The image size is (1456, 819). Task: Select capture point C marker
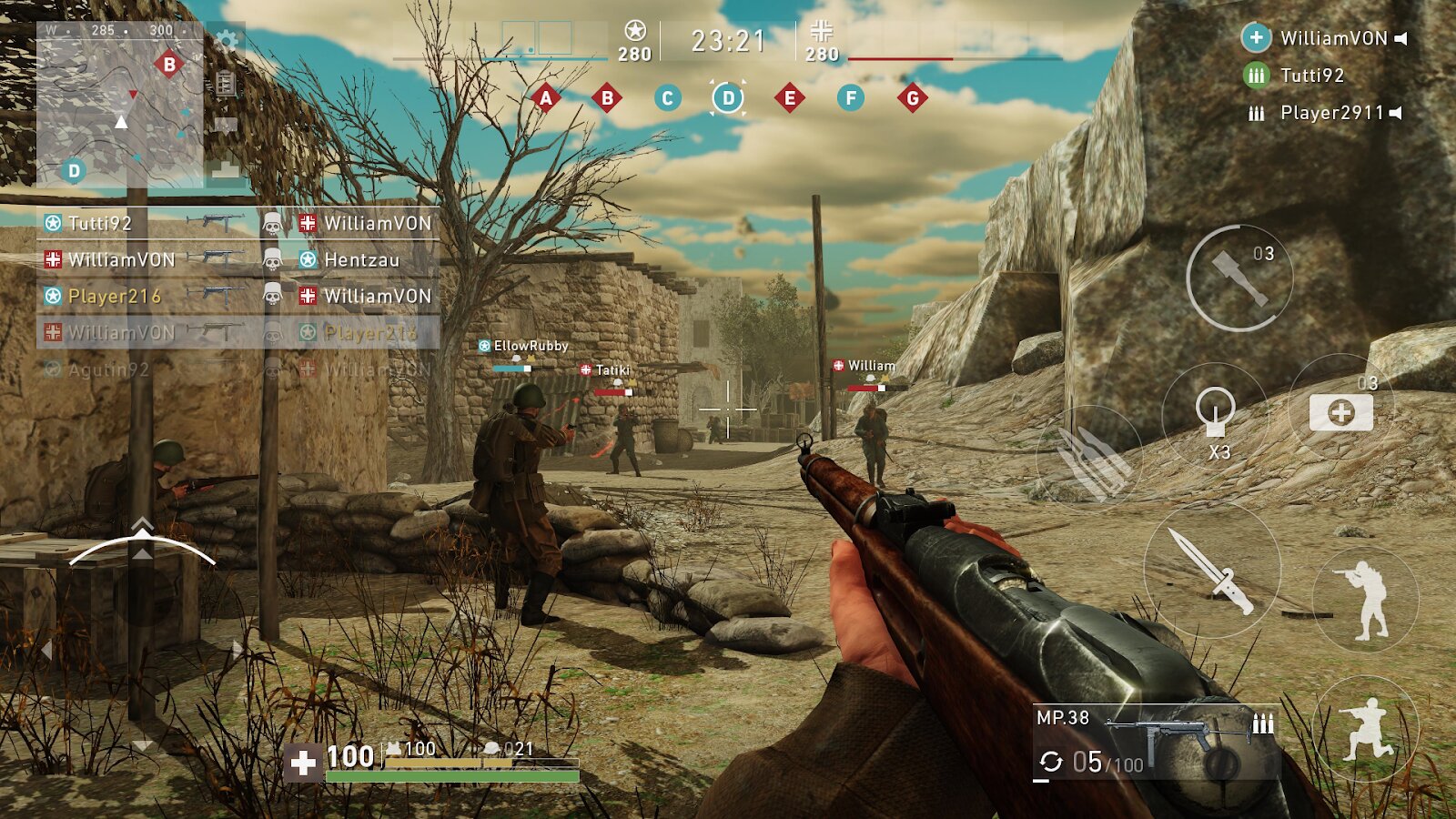pyautogui.click(x=667, y=98)
